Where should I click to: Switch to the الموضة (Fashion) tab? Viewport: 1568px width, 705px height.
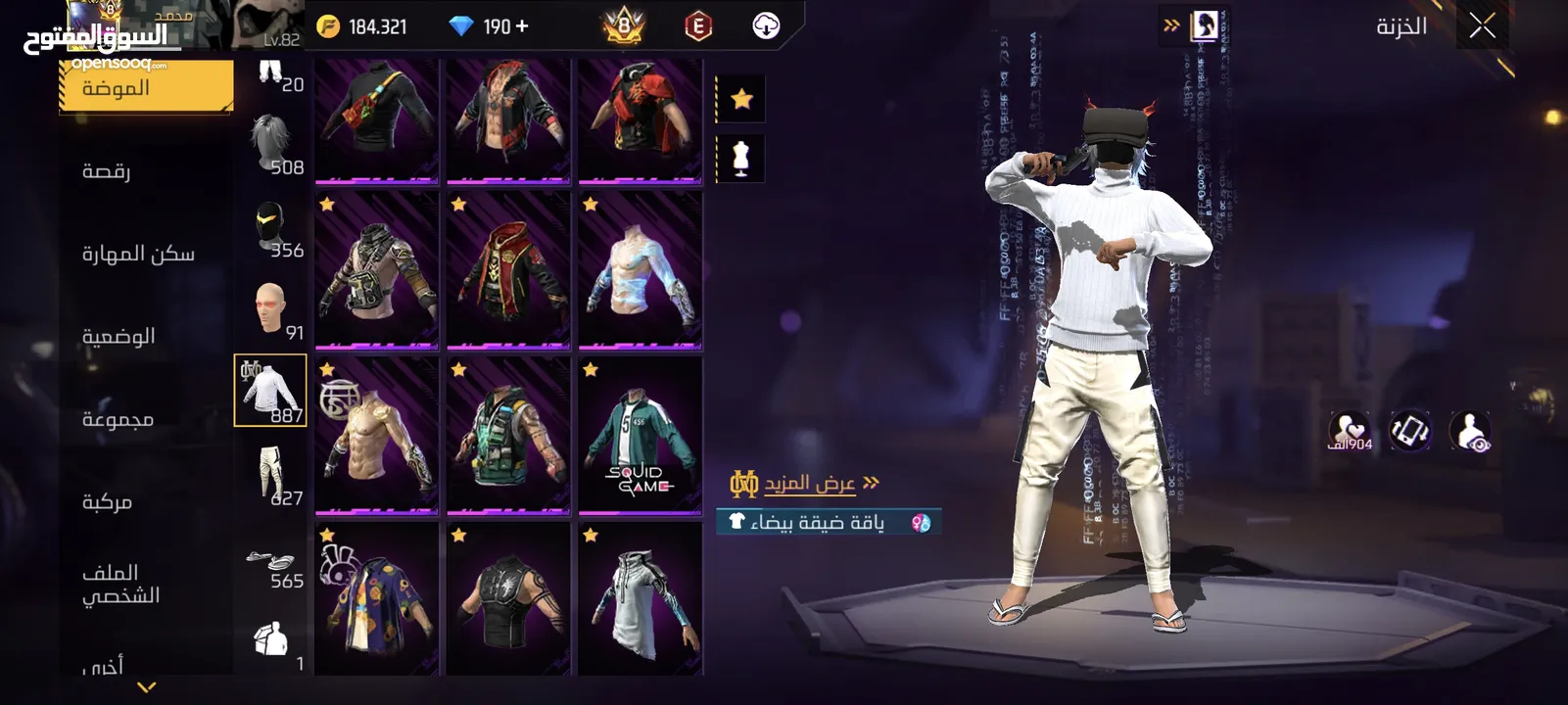coord(146,88)
